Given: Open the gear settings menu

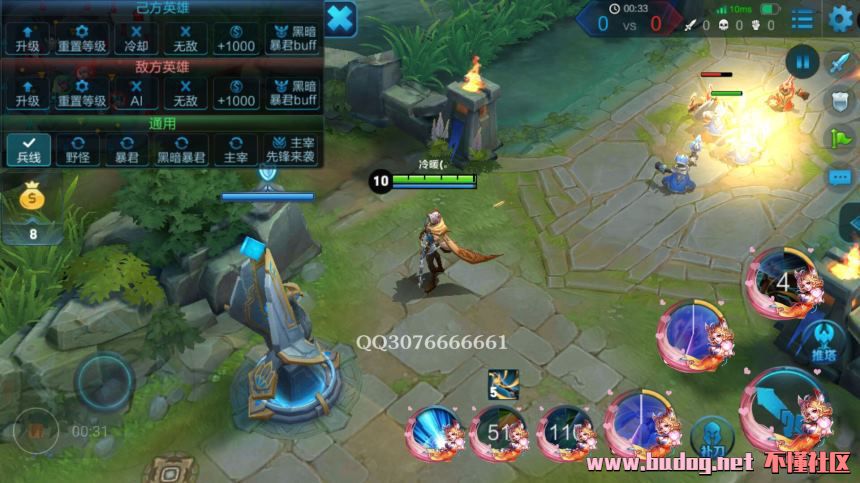Looking at the screenshot, I should pyautogui.click(x=840, y=18).
